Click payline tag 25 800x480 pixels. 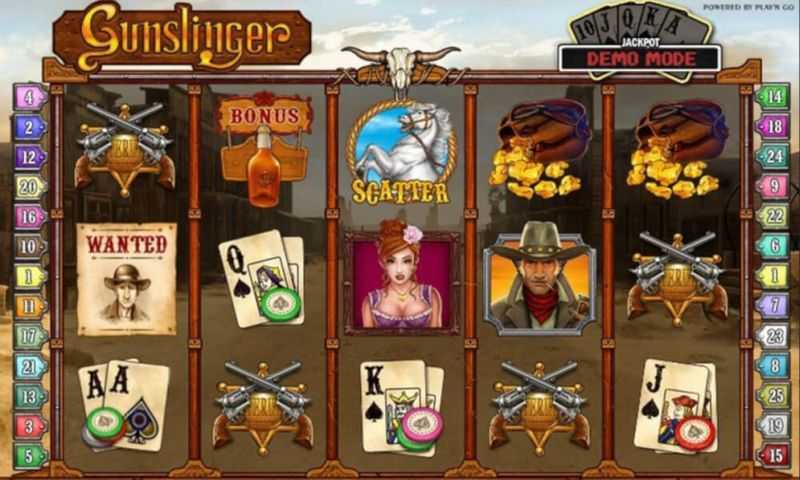pyautogui.click(x=773, y=396)
